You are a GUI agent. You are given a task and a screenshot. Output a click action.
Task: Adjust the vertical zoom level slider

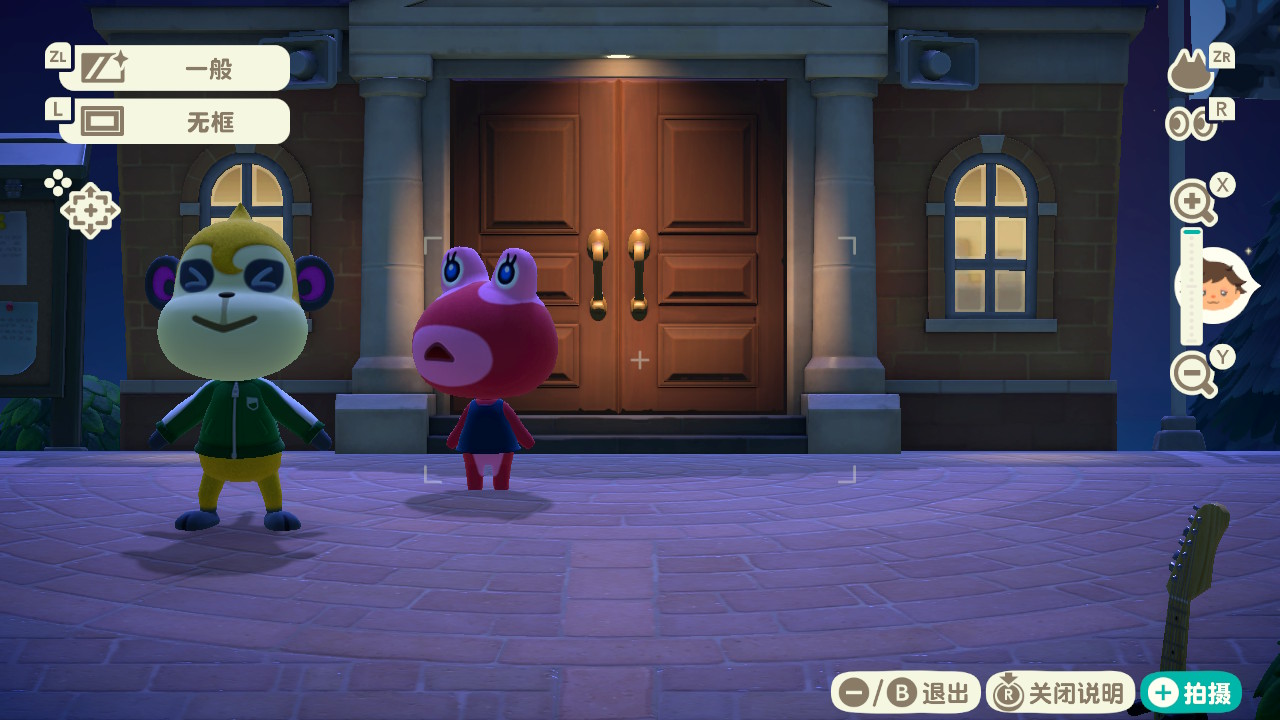(1191, 287)
